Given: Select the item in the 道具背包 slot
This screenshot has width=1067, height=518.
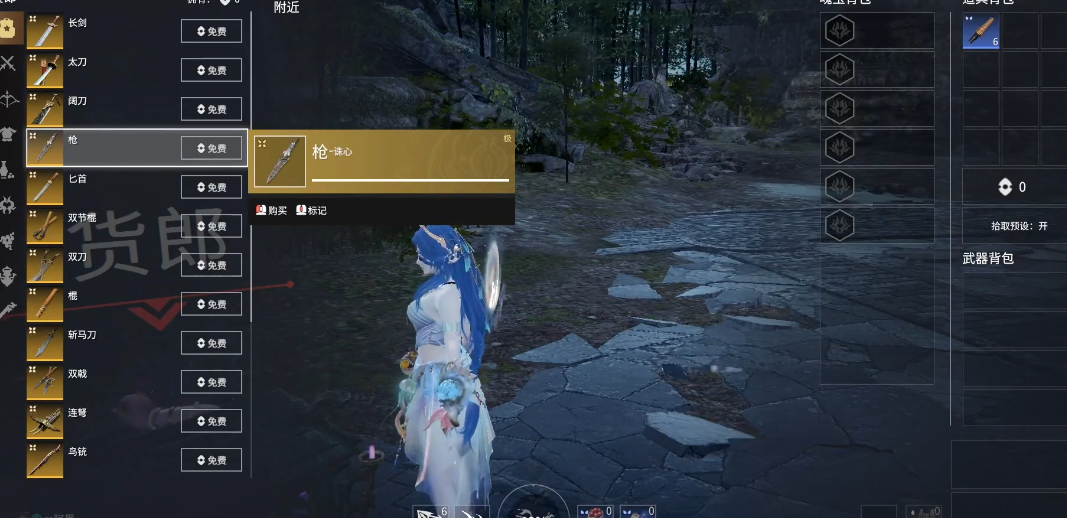Looking at the screenshot, I should [x=981, y=31].
